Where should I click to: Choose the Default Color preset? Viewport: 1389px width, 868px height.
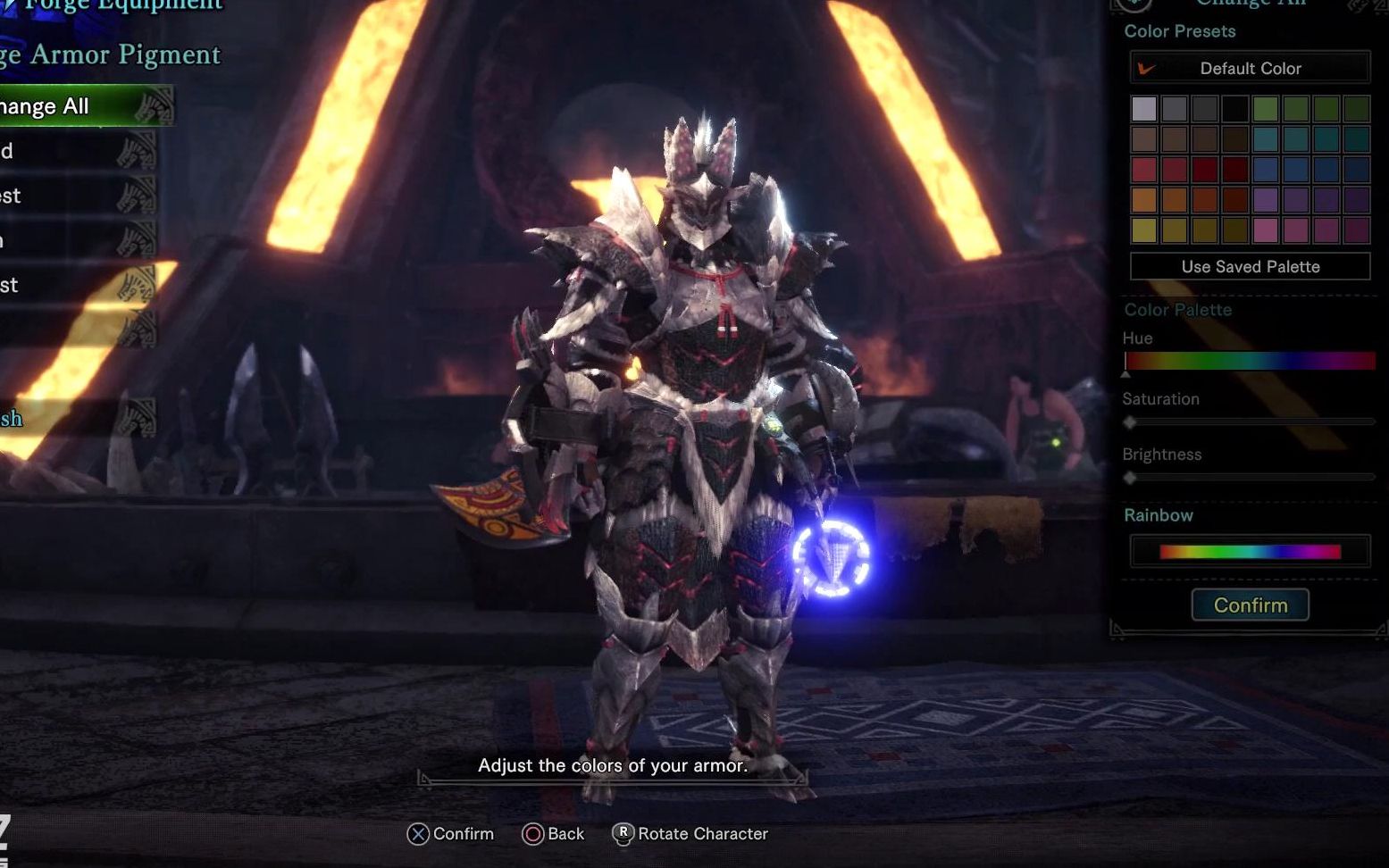click(1250, 68)
